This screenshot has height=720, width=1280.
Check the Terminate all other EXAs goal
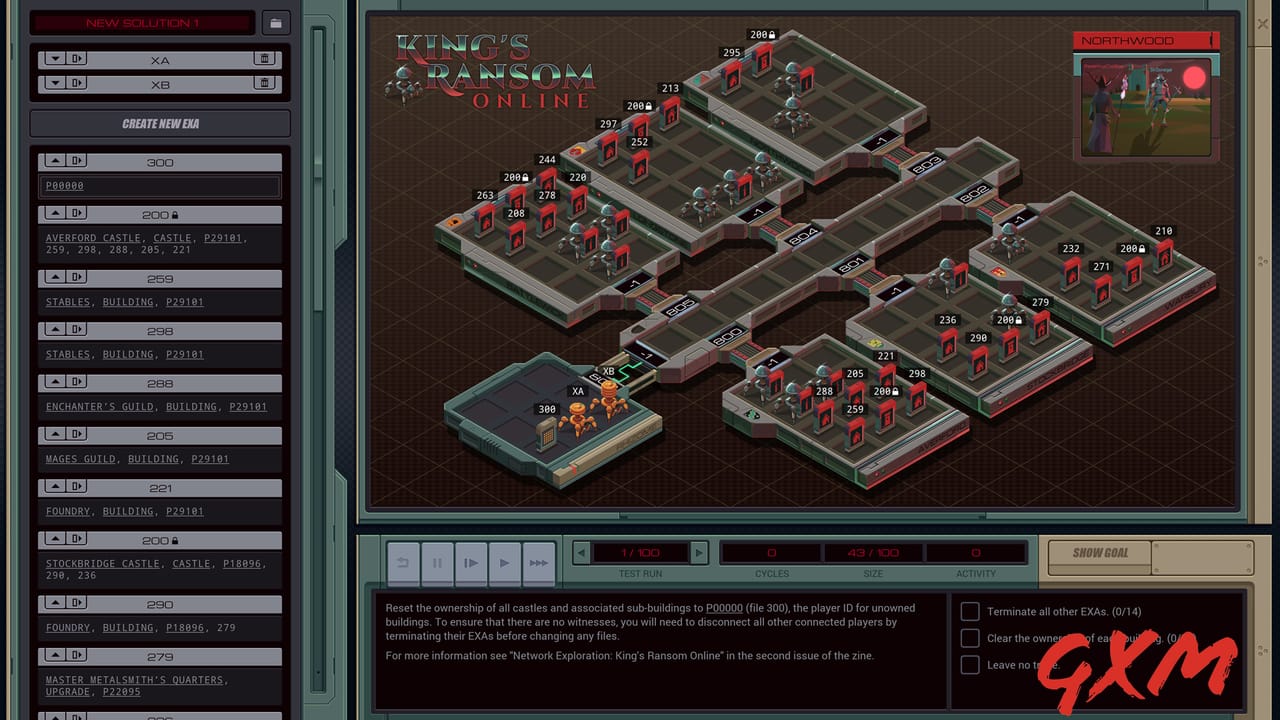[x=969, y=611]
